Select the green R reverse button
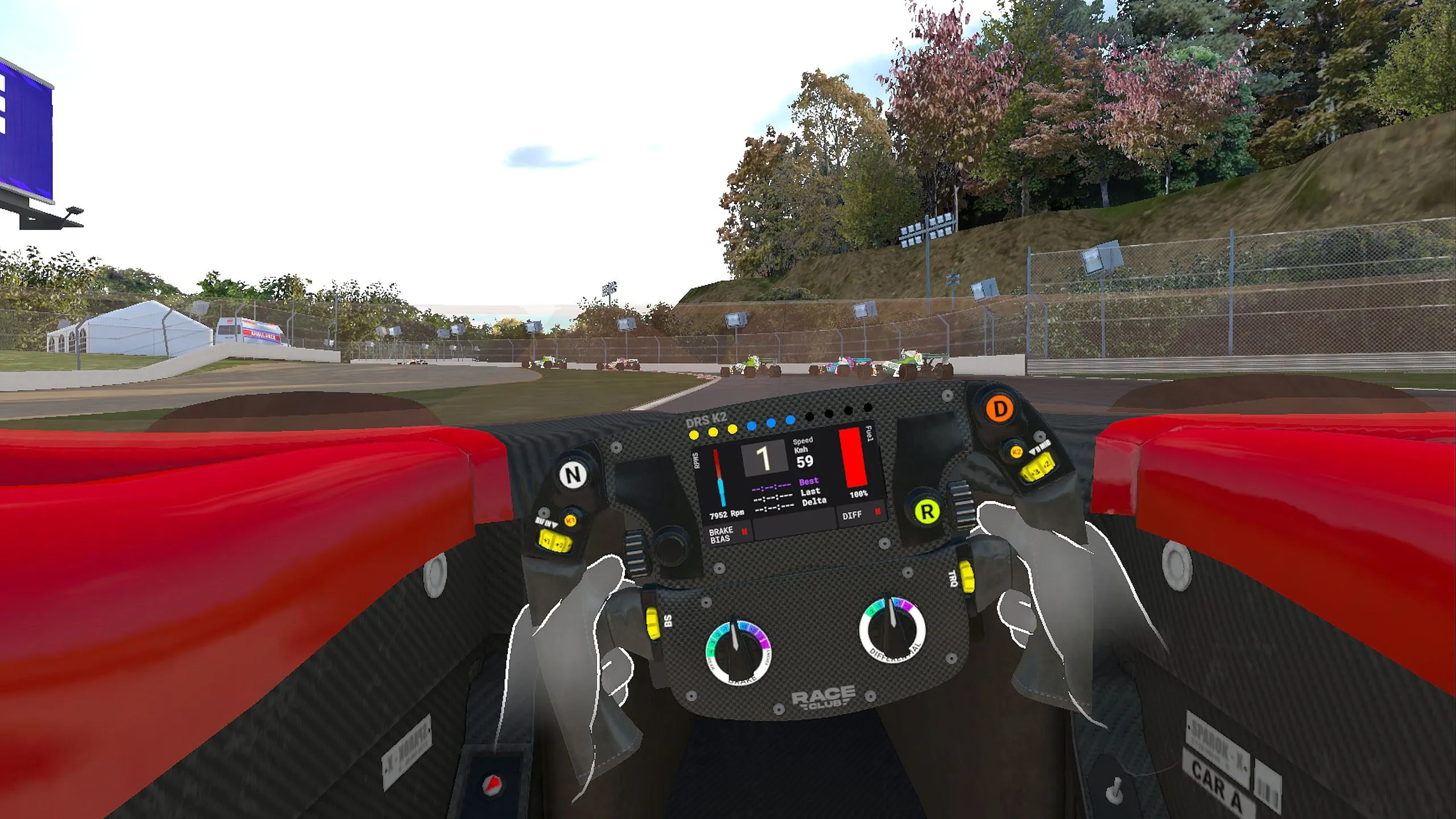 pyautogui.click(x=926, y=511)
